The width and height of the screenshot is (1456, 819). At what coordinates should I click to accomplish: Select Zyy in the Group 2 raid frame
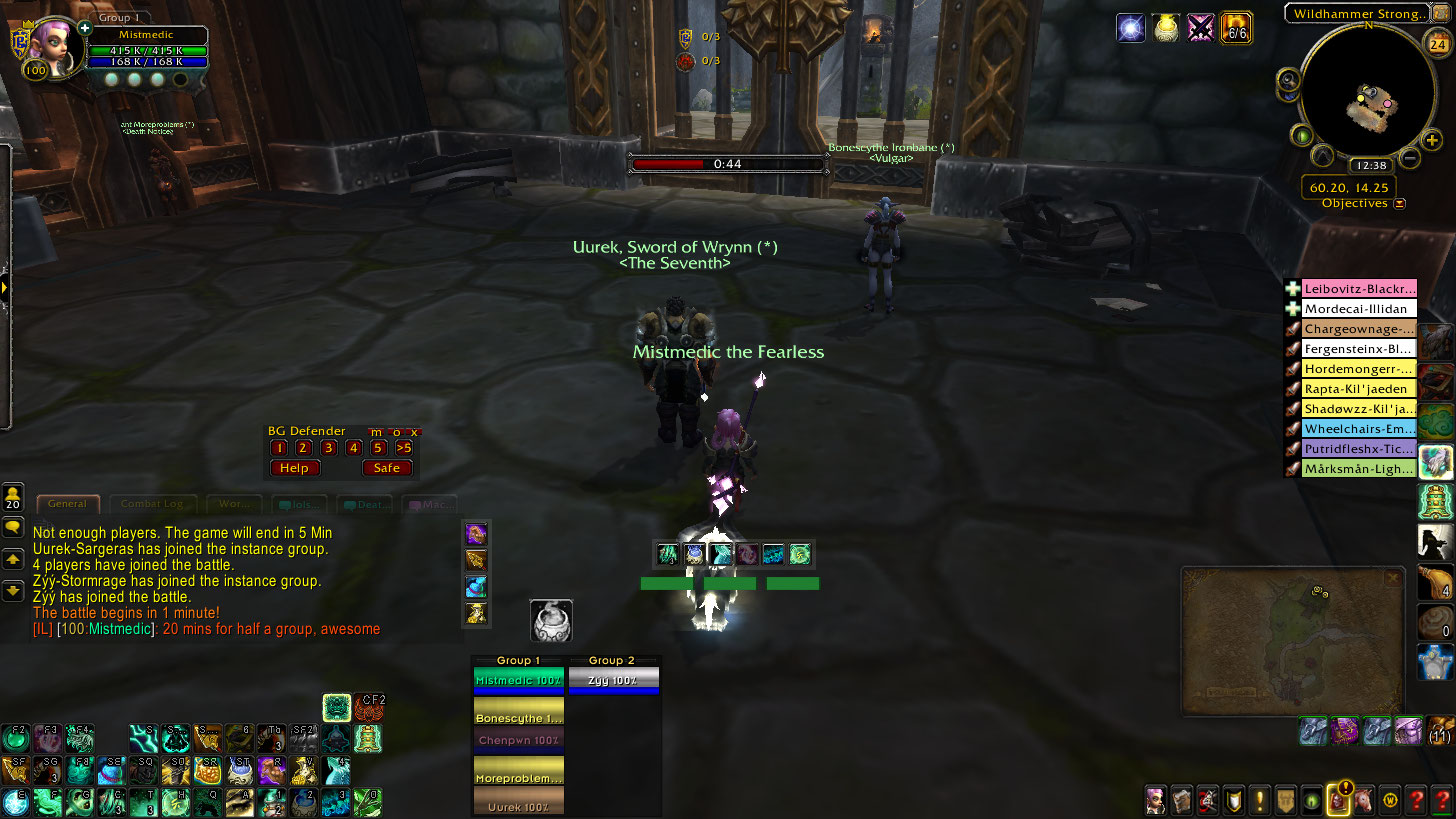(613, 680)
